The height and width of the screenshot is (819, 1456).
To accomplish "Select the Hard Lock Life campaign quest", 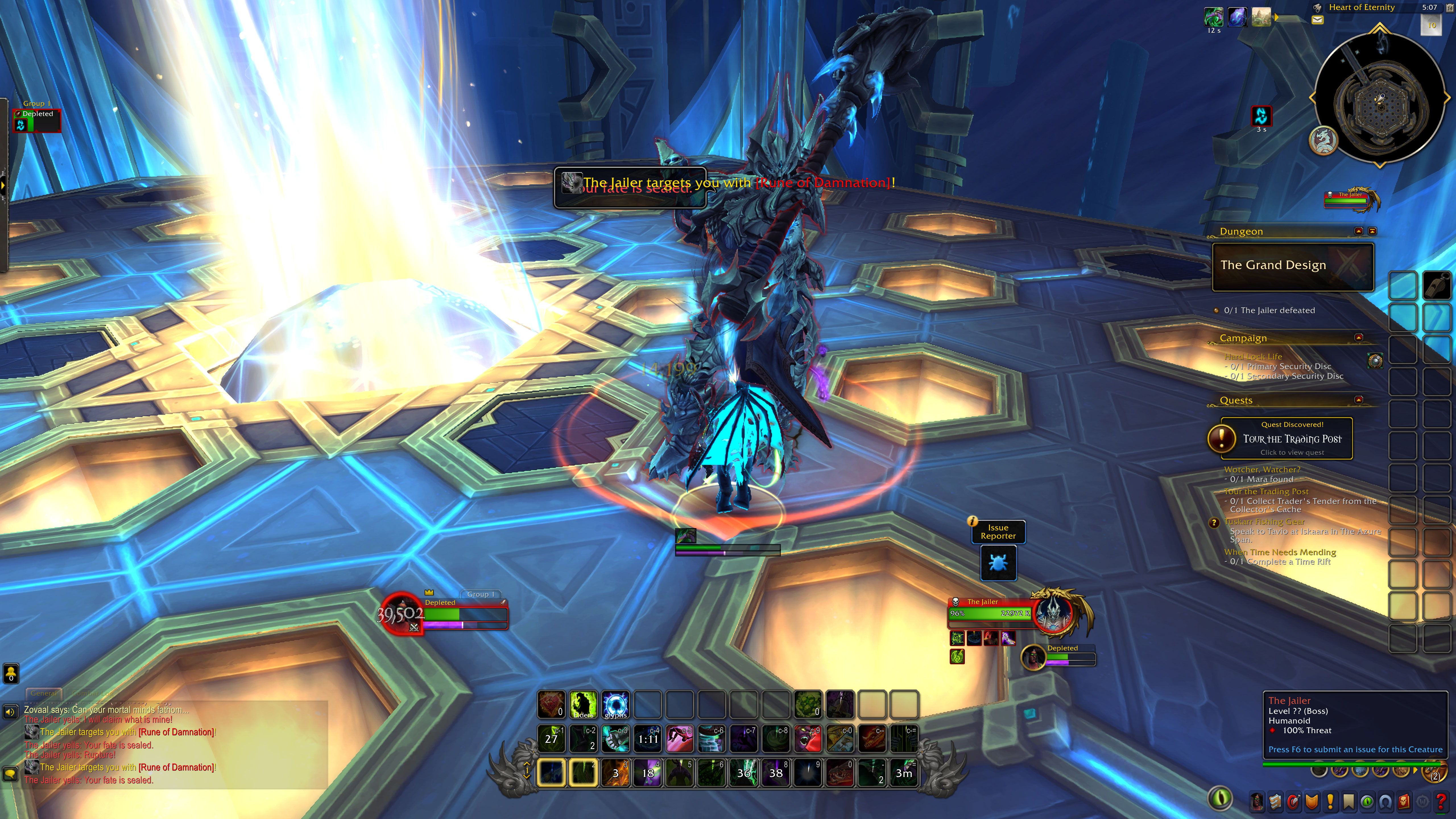I will pyautogui.click(x=1252, y=357).
